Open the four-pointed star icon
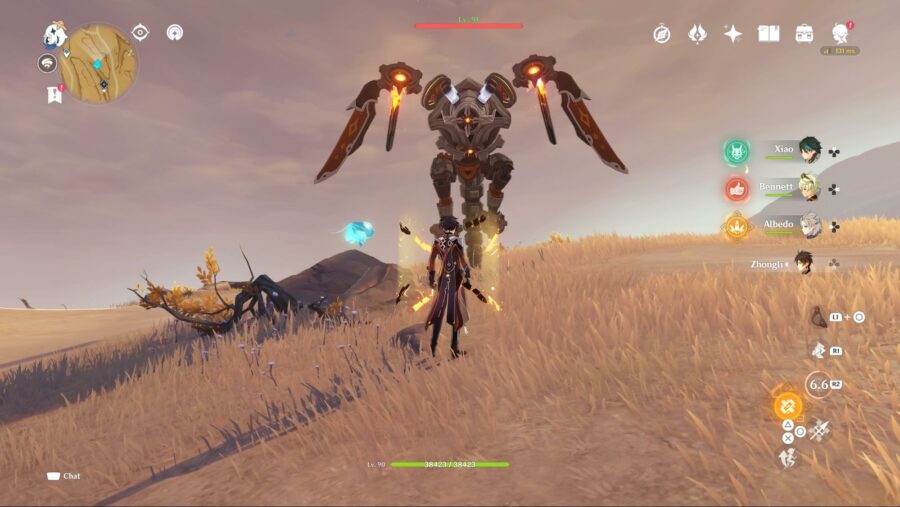Viewport: 900px width, 507px height. pos(733,34)
